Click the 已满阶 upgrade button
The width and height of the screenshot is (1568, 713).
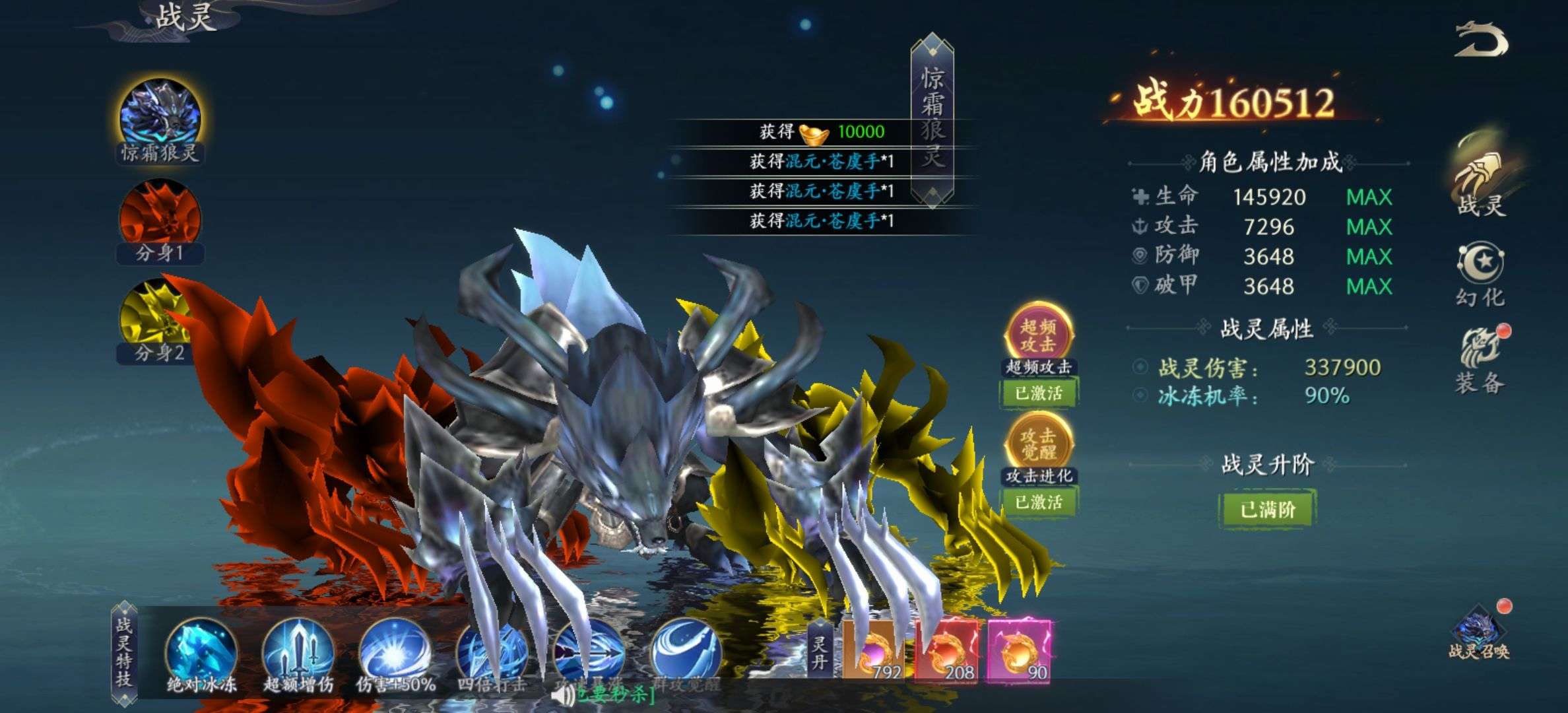click(1267, 509)
